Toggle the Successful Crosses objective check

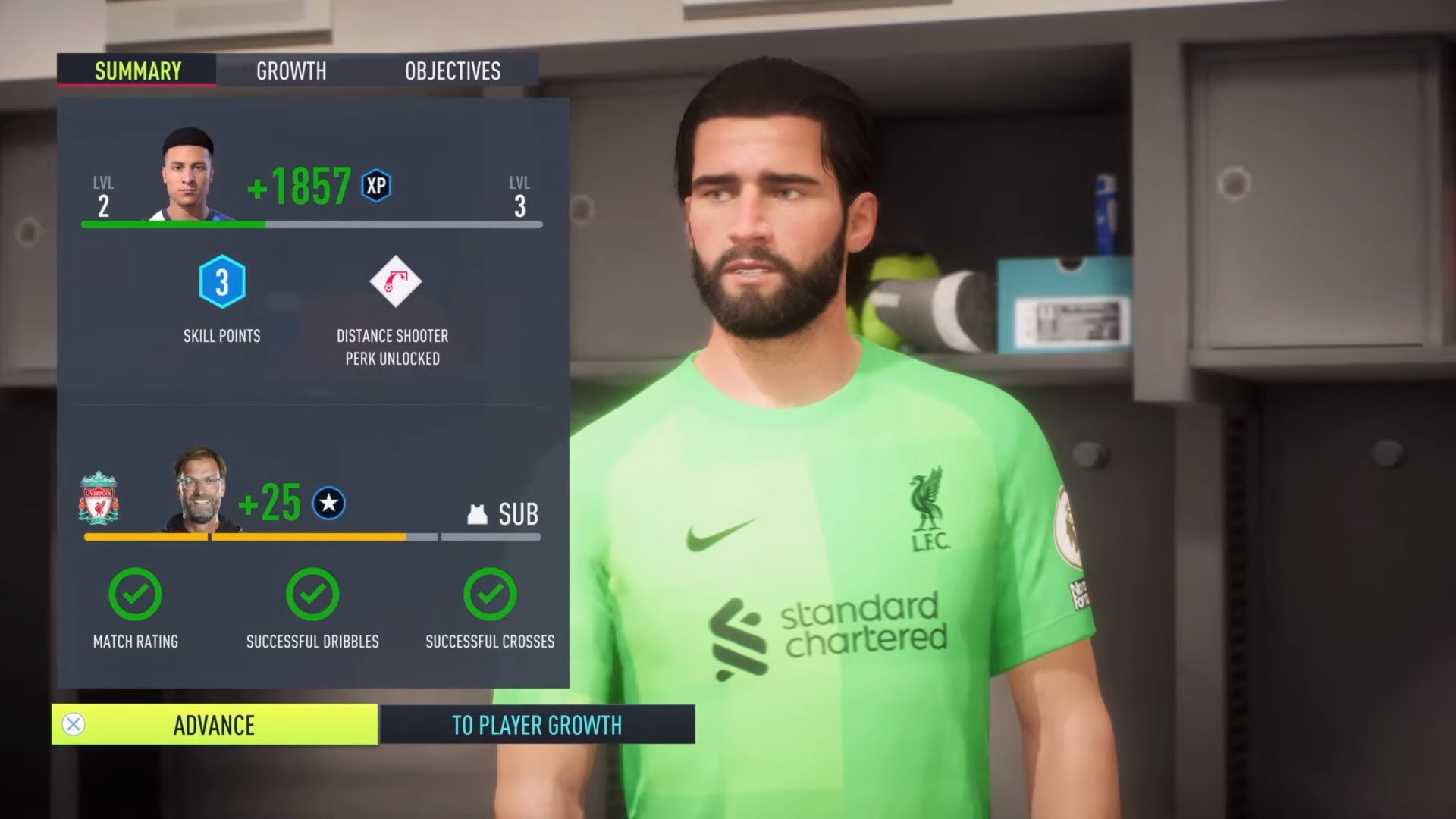tap(490, 595)
